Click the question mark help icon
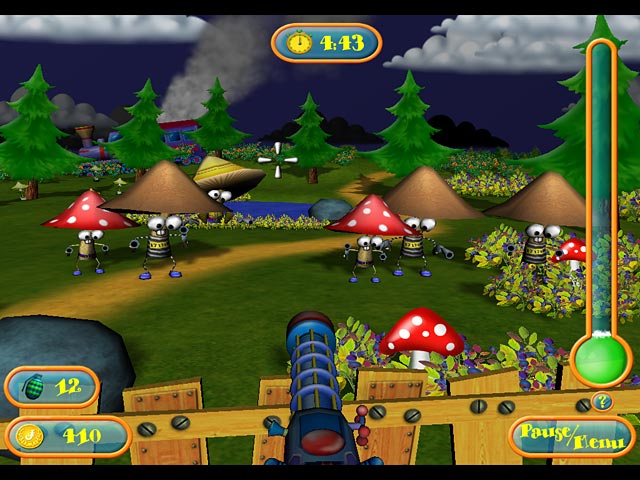This screenshot has width=640, height=480. coord(601,402)
